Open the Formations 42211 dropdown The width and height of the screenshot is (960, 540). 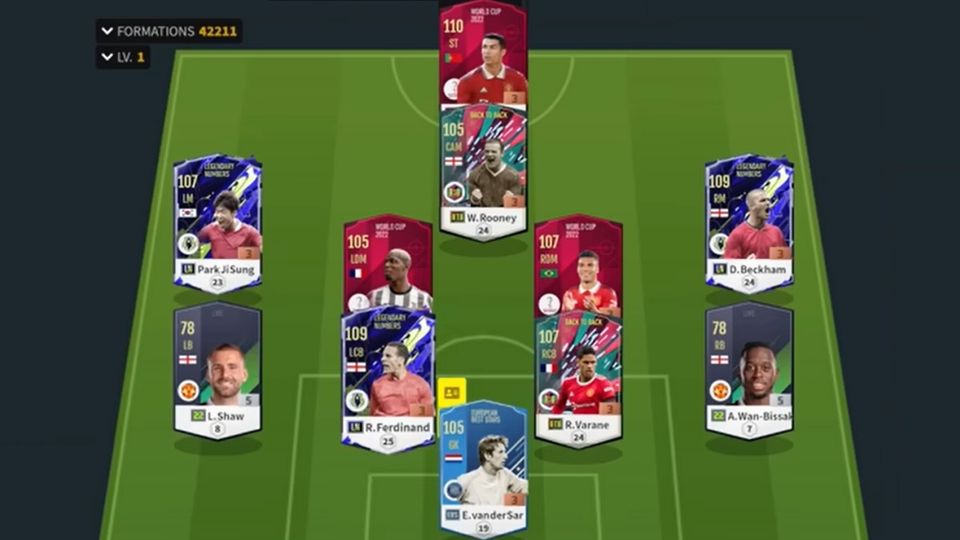168,31
